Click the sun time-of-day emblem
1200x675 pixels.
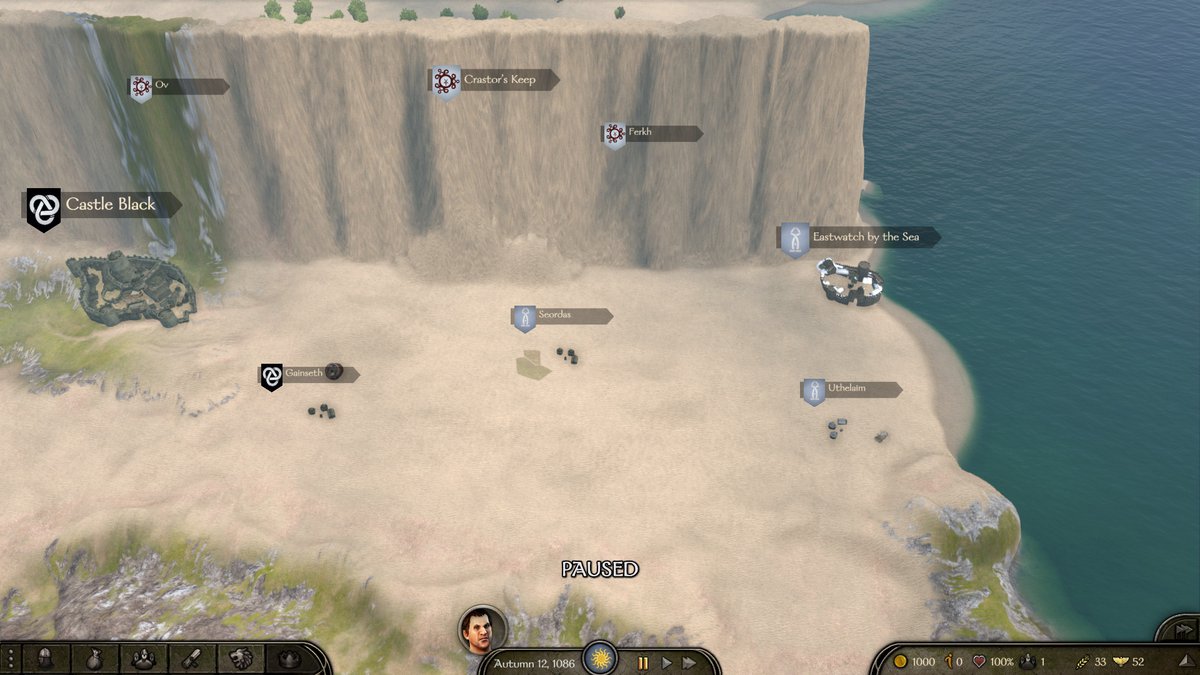coord(600,658)
